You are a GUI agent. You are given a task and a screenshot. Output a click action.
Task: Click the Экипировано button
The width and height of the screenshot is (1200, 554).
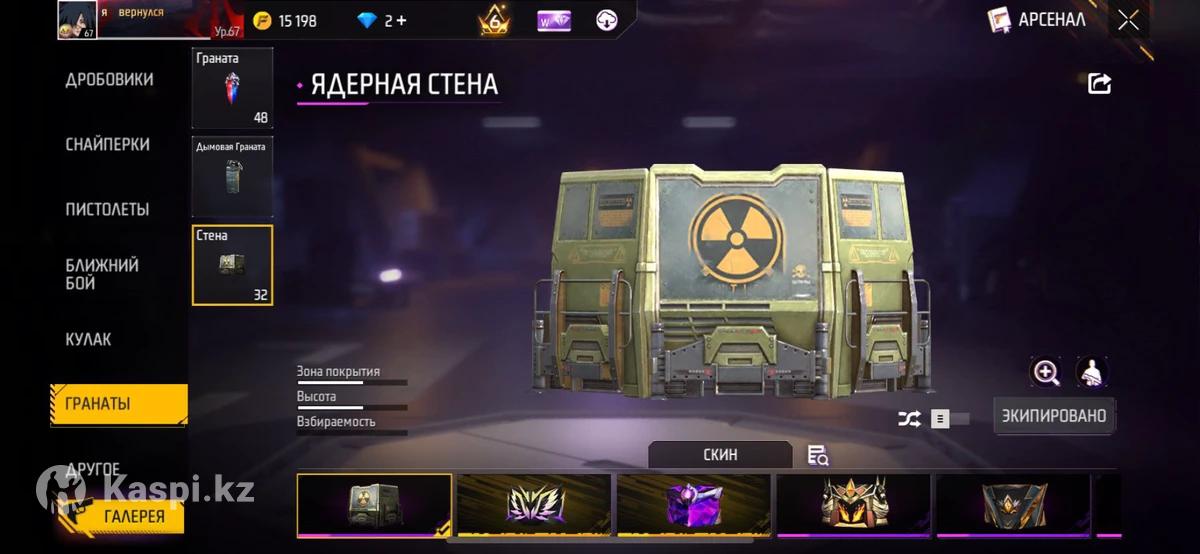point(1054,416)
